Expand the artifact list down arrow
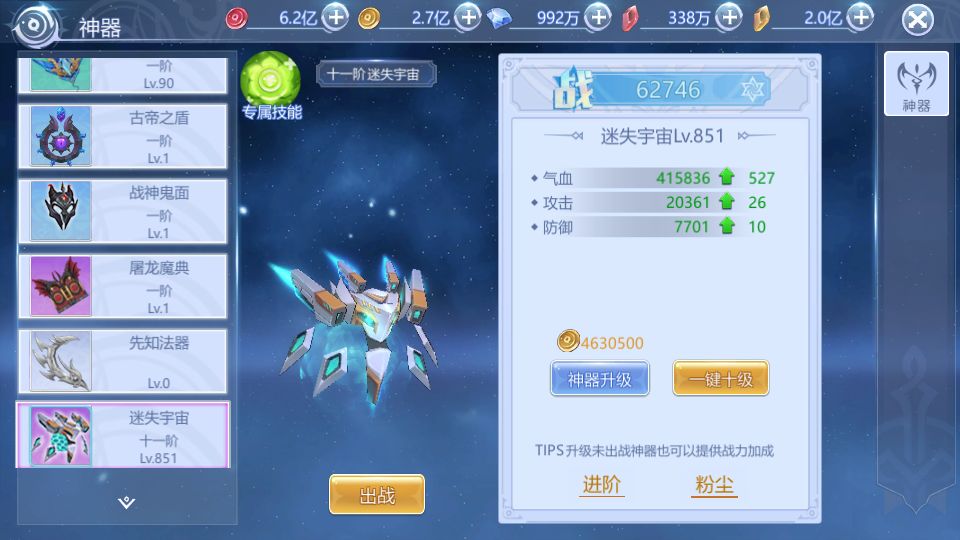This screenshot has width=960, height=540. [x=126, y=502]
